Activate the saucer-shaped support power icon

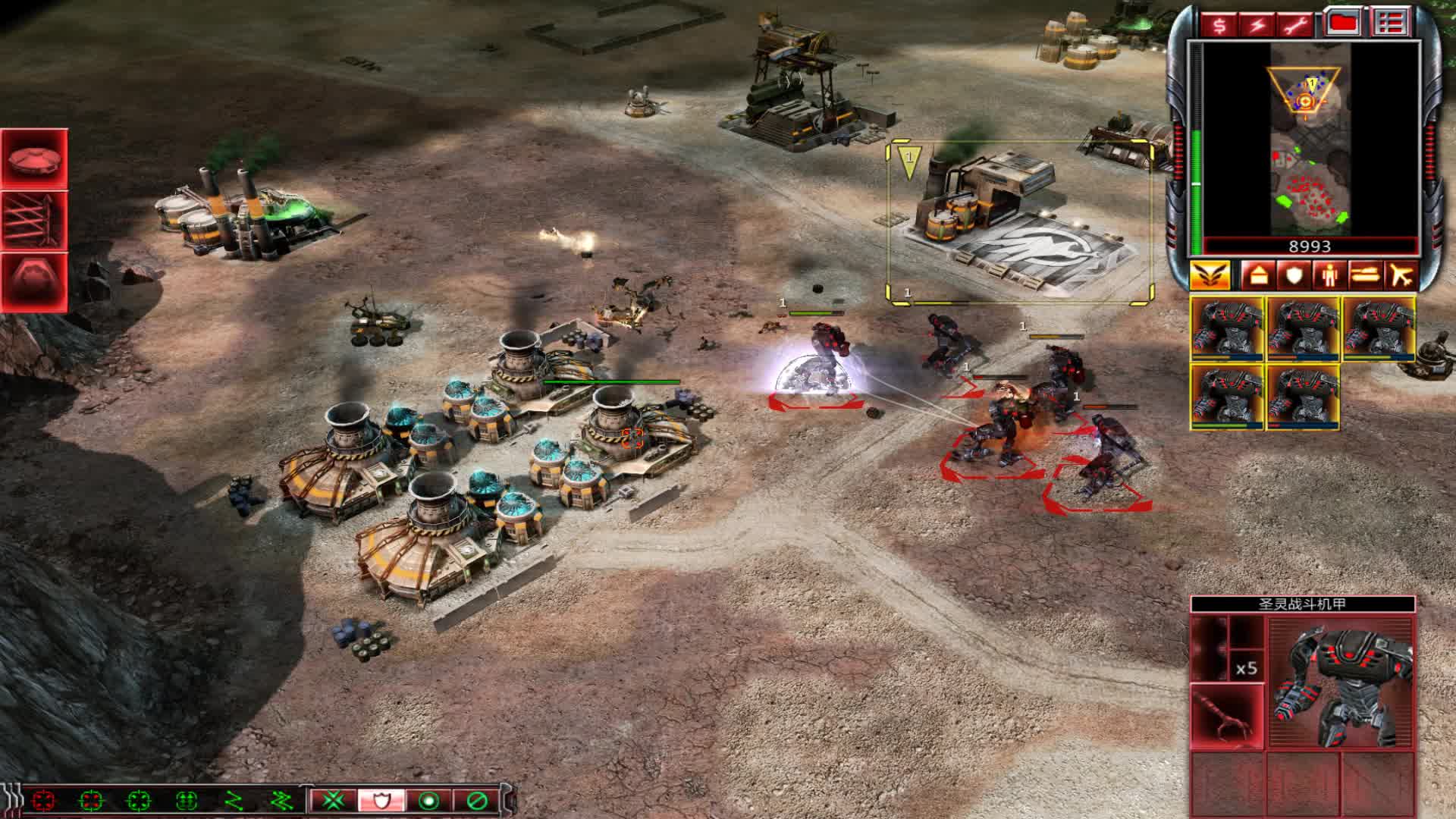tap(35, 159)
